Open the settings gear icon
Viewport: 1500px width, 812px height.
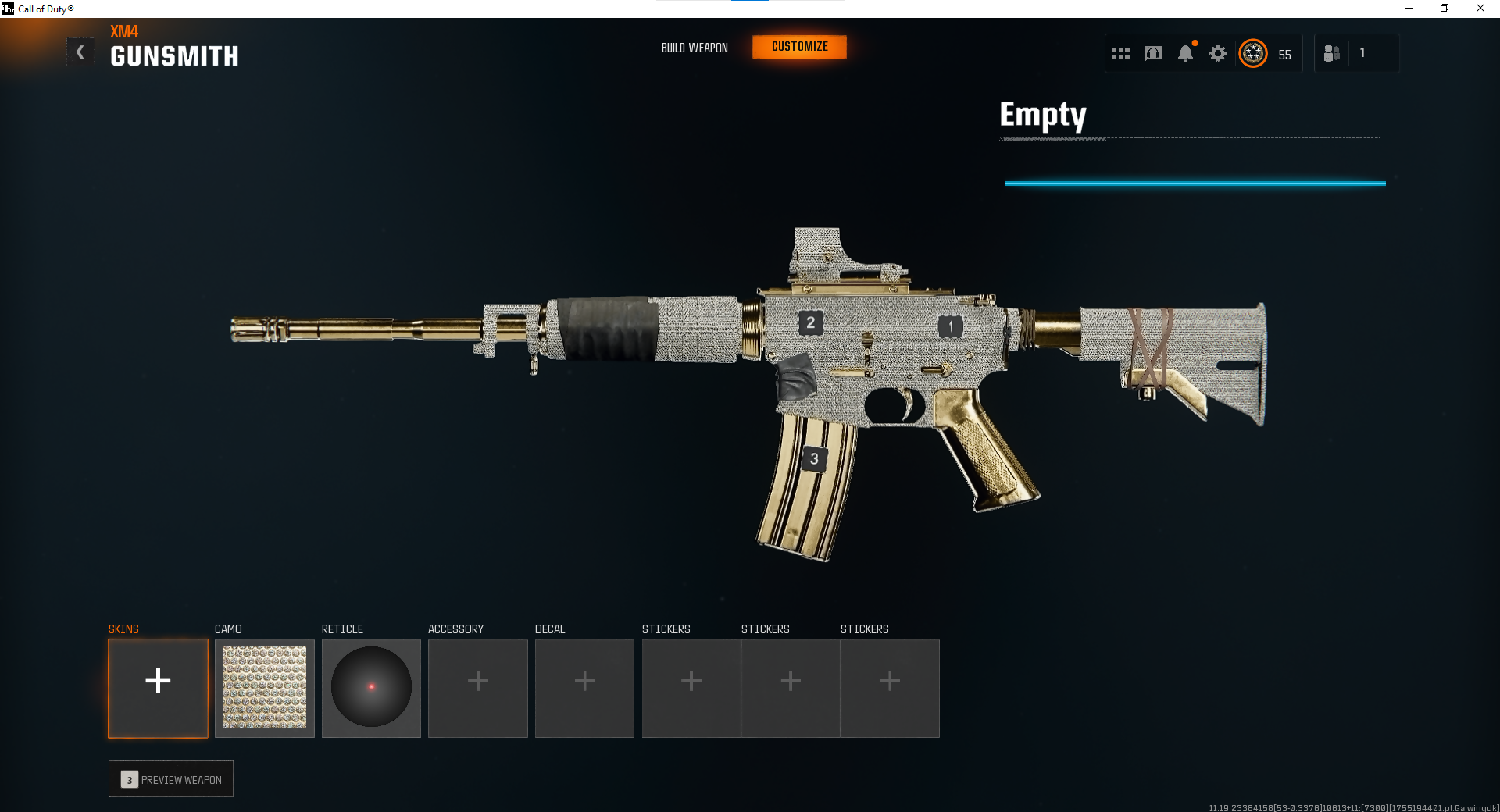[1217, 53]
